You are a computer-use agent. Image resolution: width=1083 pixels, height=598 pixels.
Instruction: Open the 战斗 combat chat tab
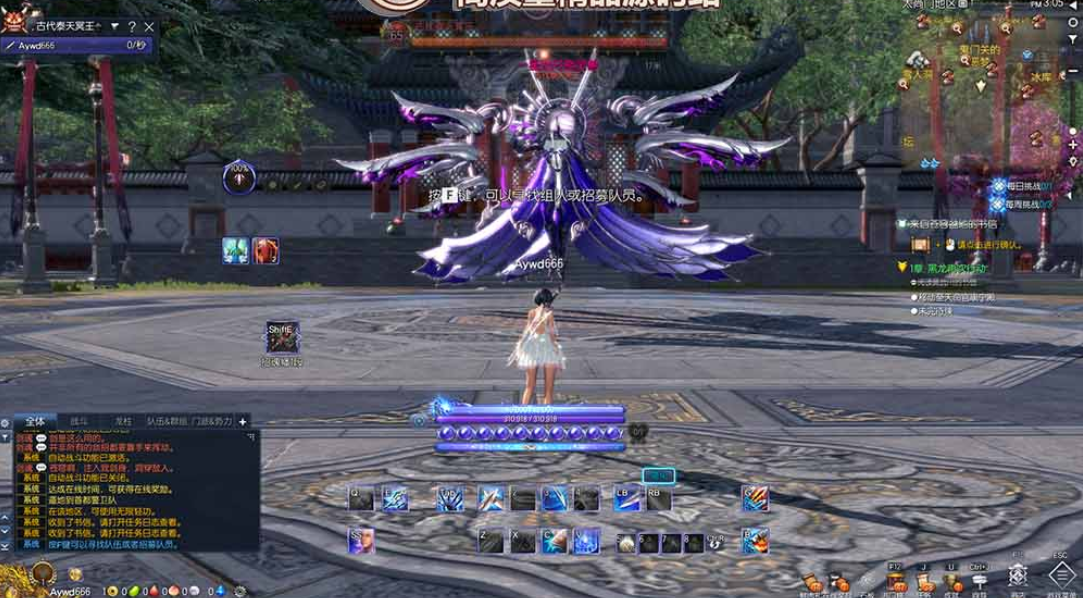(x=79, y=422)
